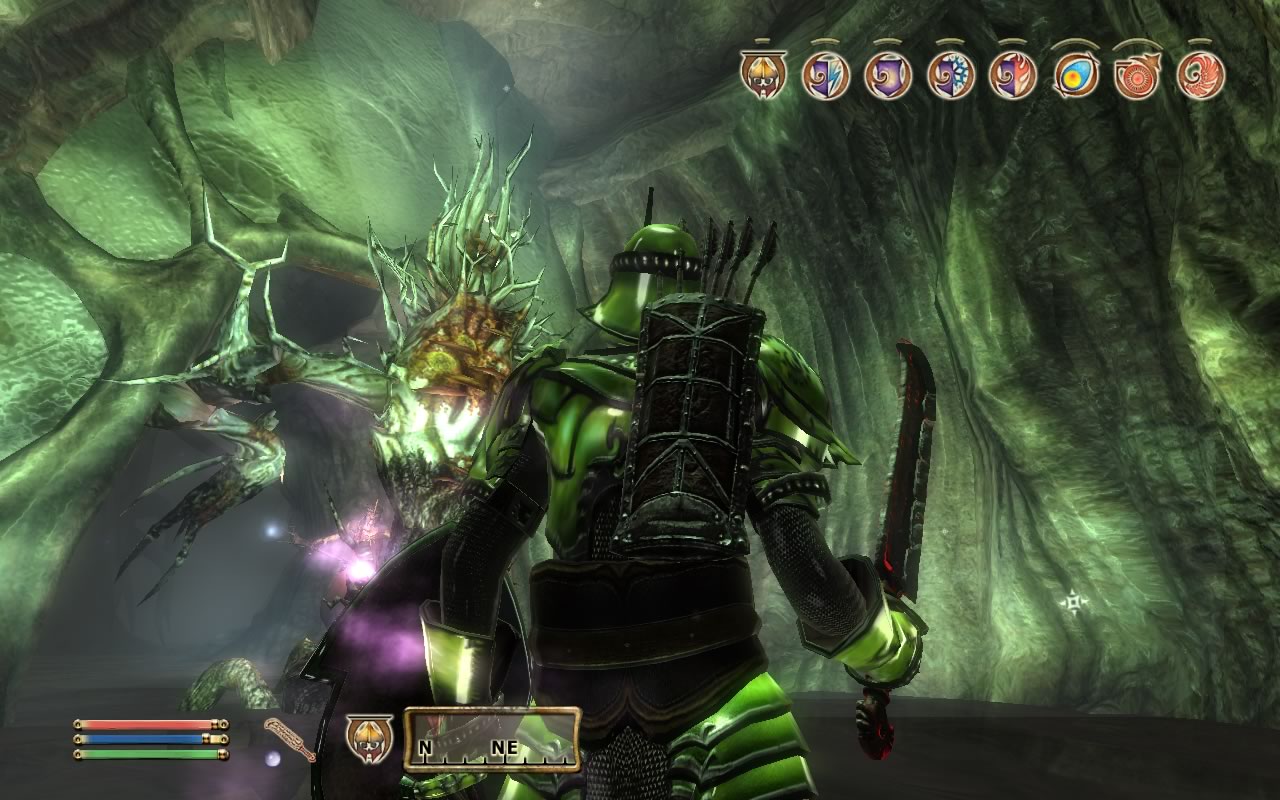Click the red feathered swirl effect icon
This screenshot has width=1280, height=800.
click(1200, 75)
